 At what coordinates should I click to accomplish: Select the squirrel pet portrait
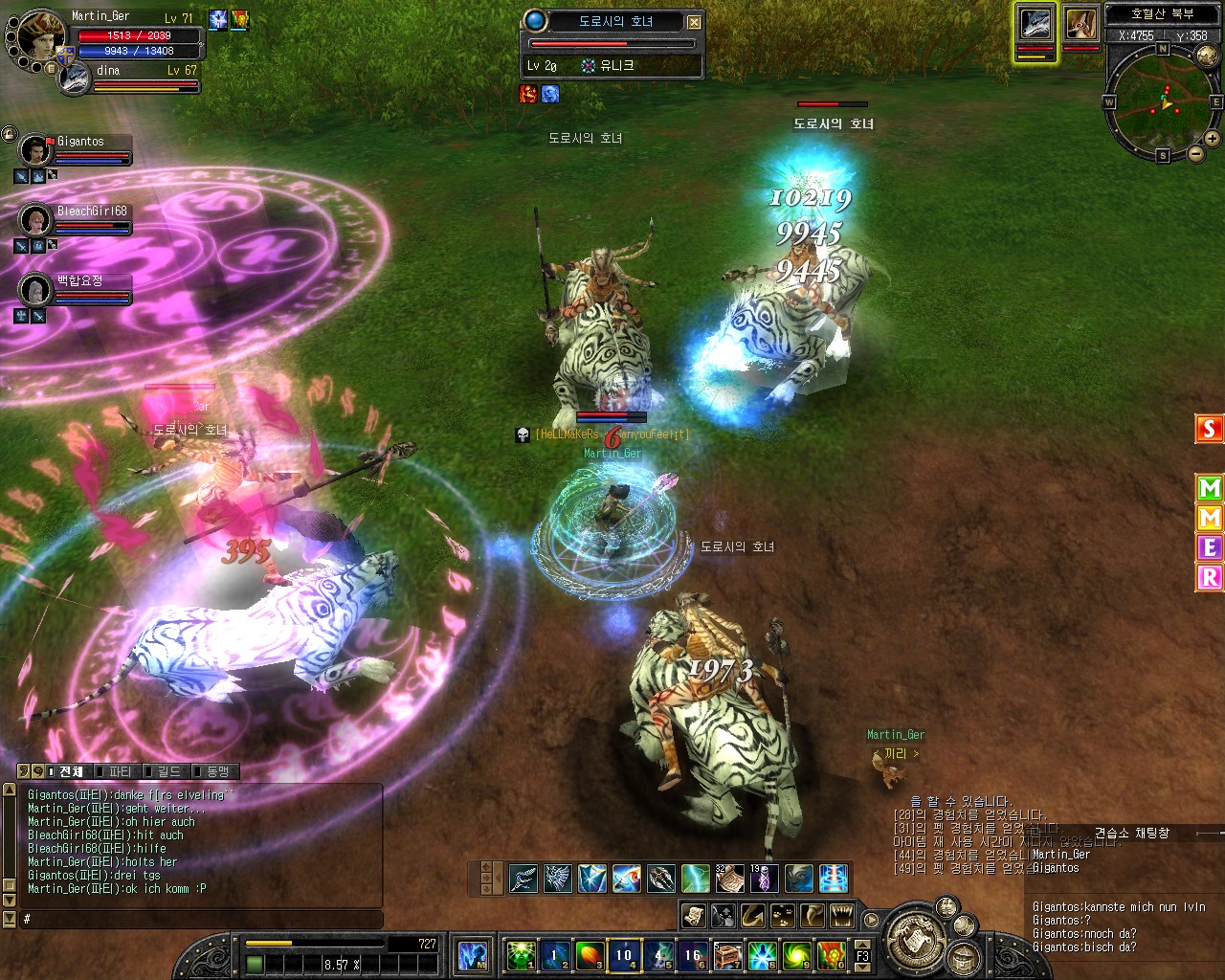(x=1081, y=25)
